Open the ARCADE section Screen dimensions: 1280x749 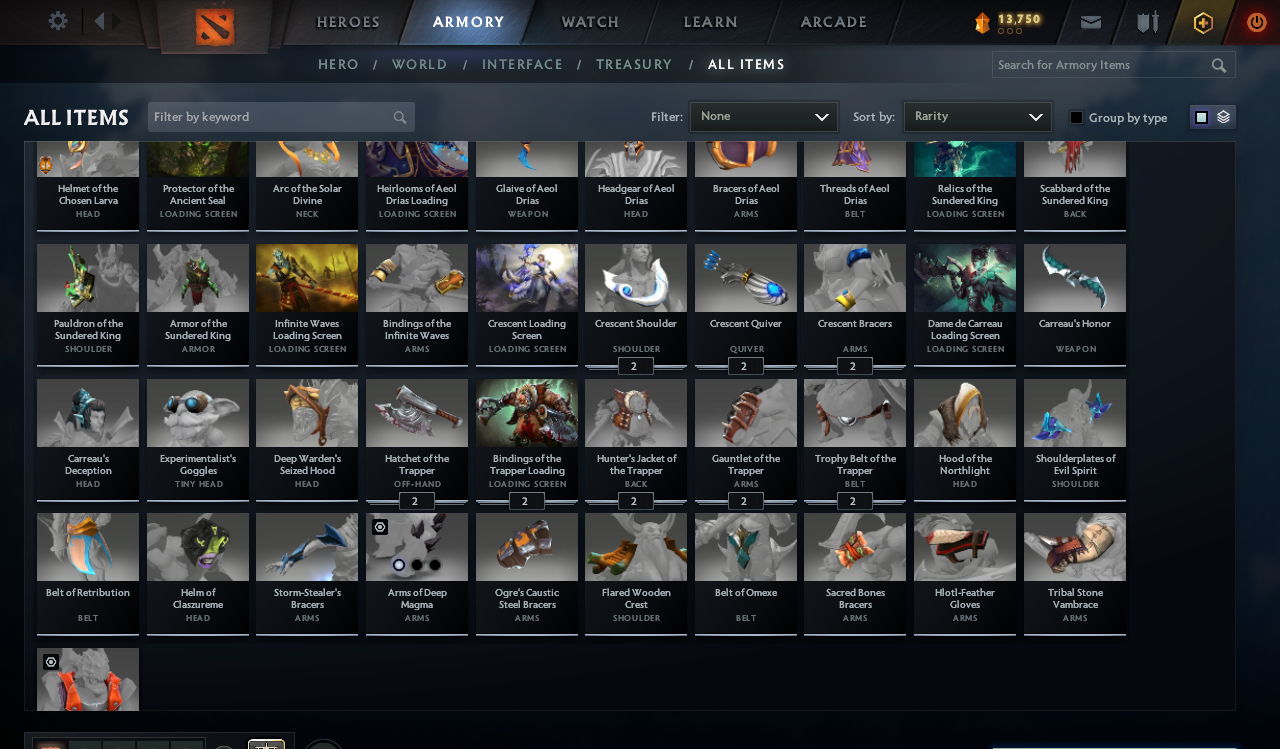833,21
